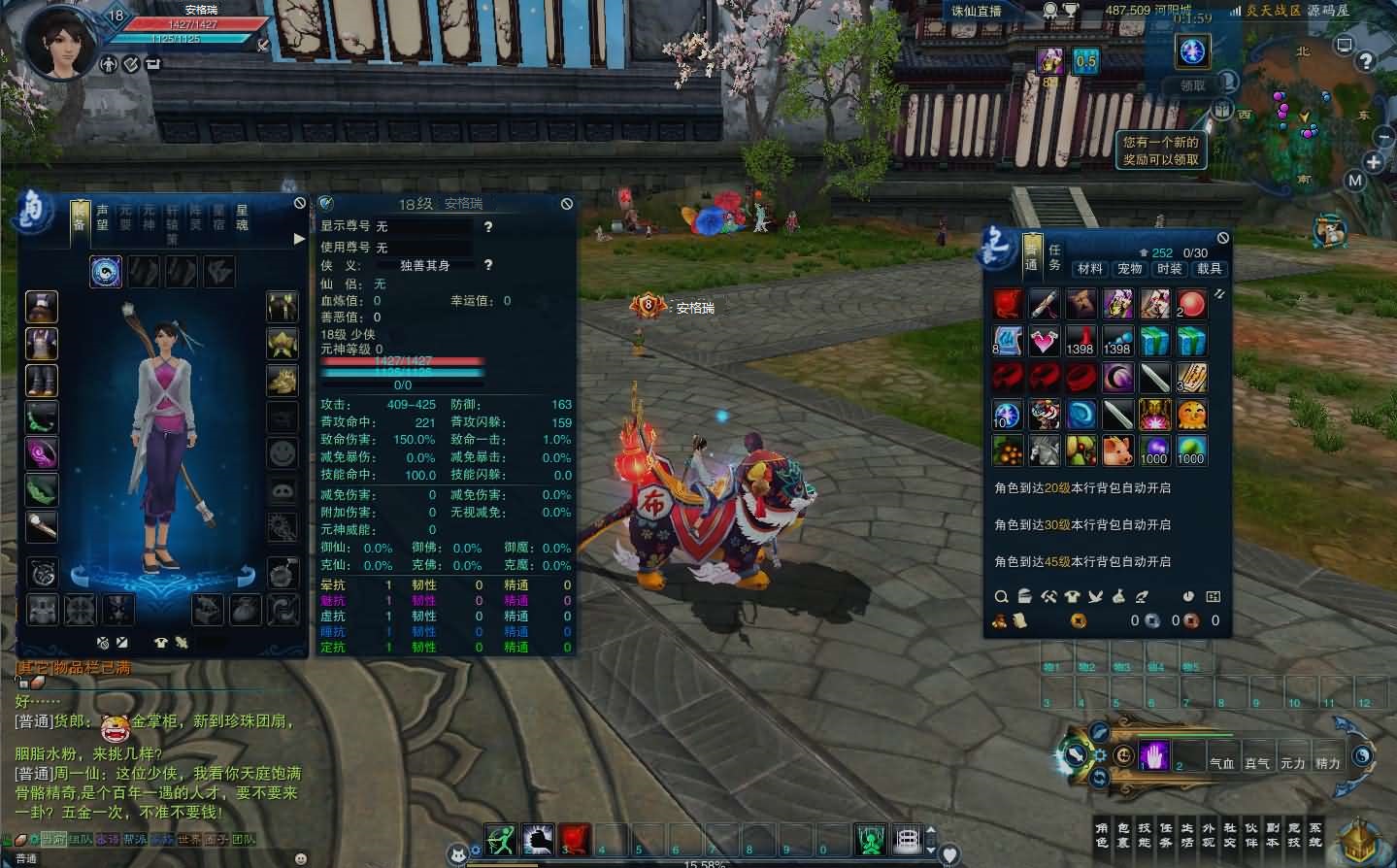
Task: Click the glowing blue orb icon at top right
Action: [1191, 50]
